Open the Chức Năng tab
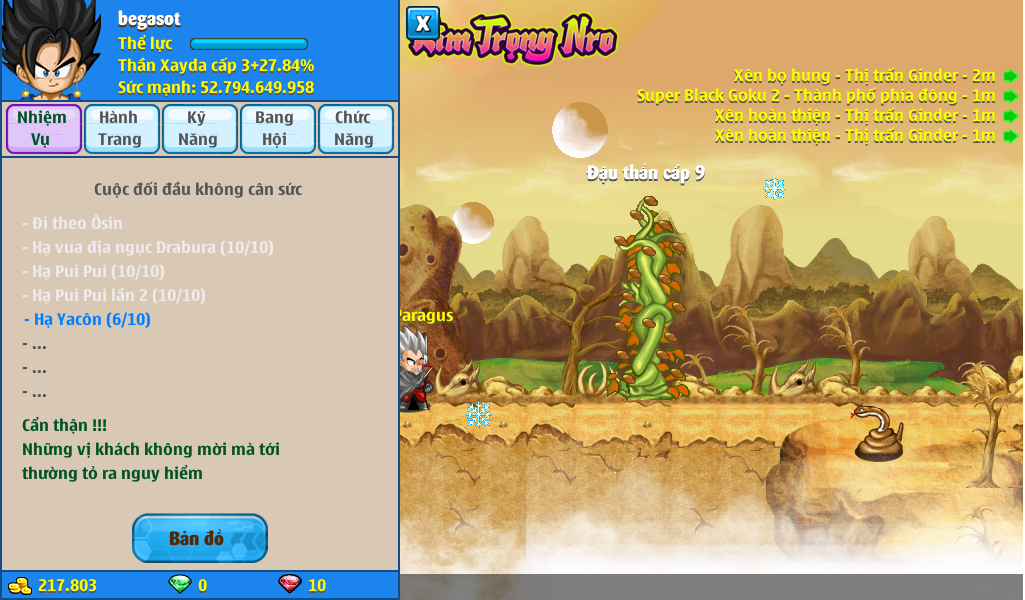 [x=355, y=129]
